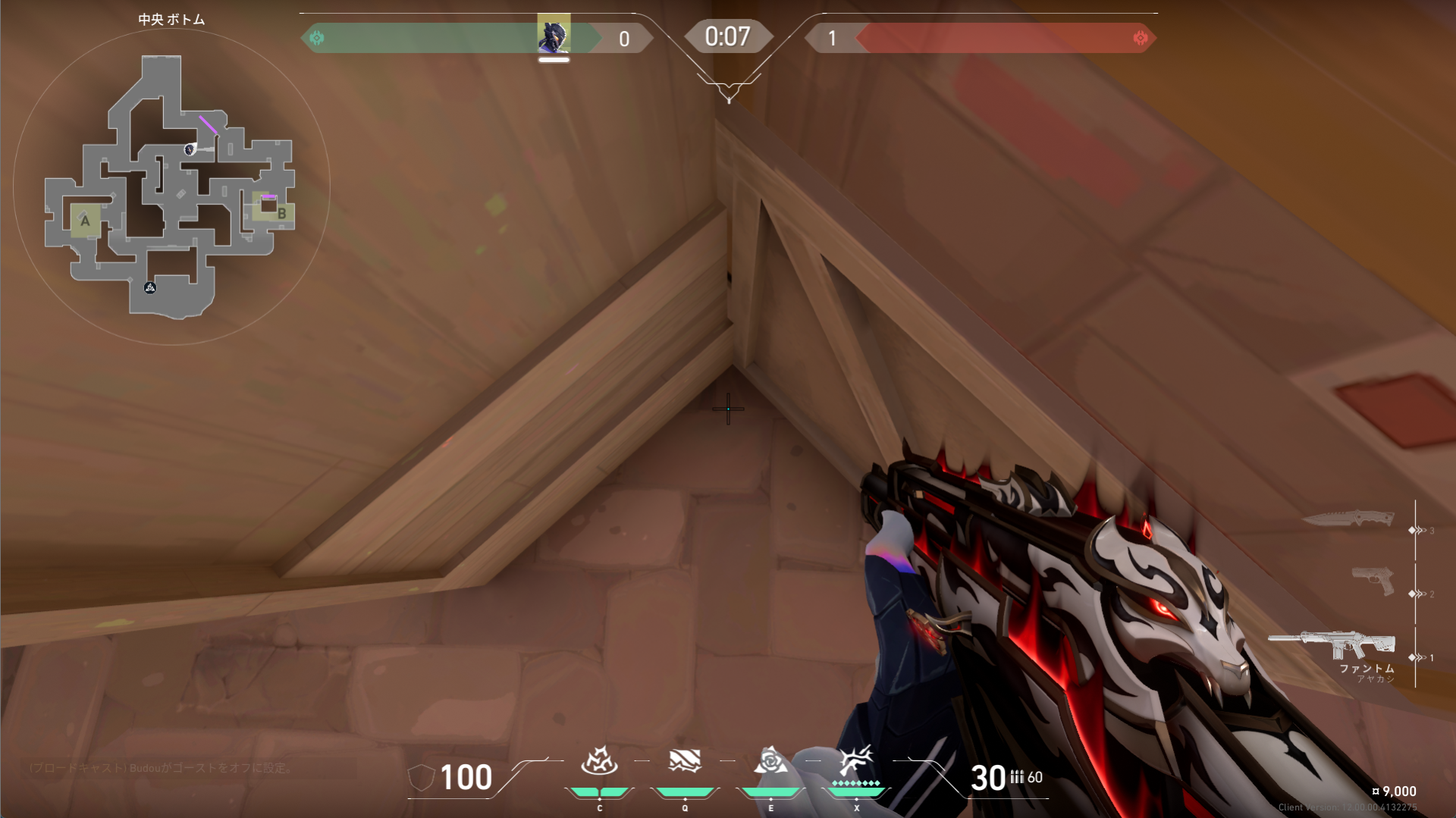1456x818 pixels.
Task: Select the A site marker on minimap
Action: (85, 221)
